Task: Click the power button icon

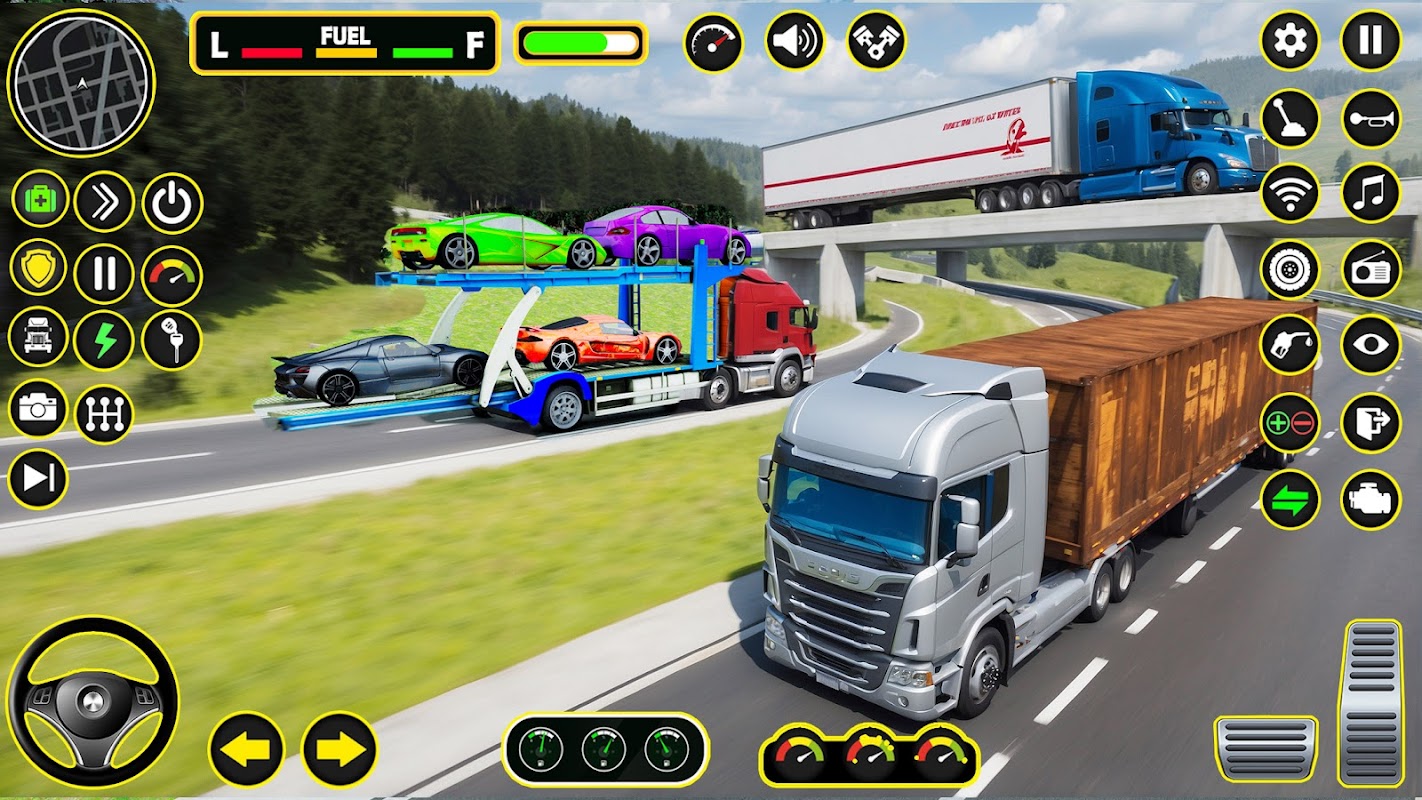Action: click(172, 203)
